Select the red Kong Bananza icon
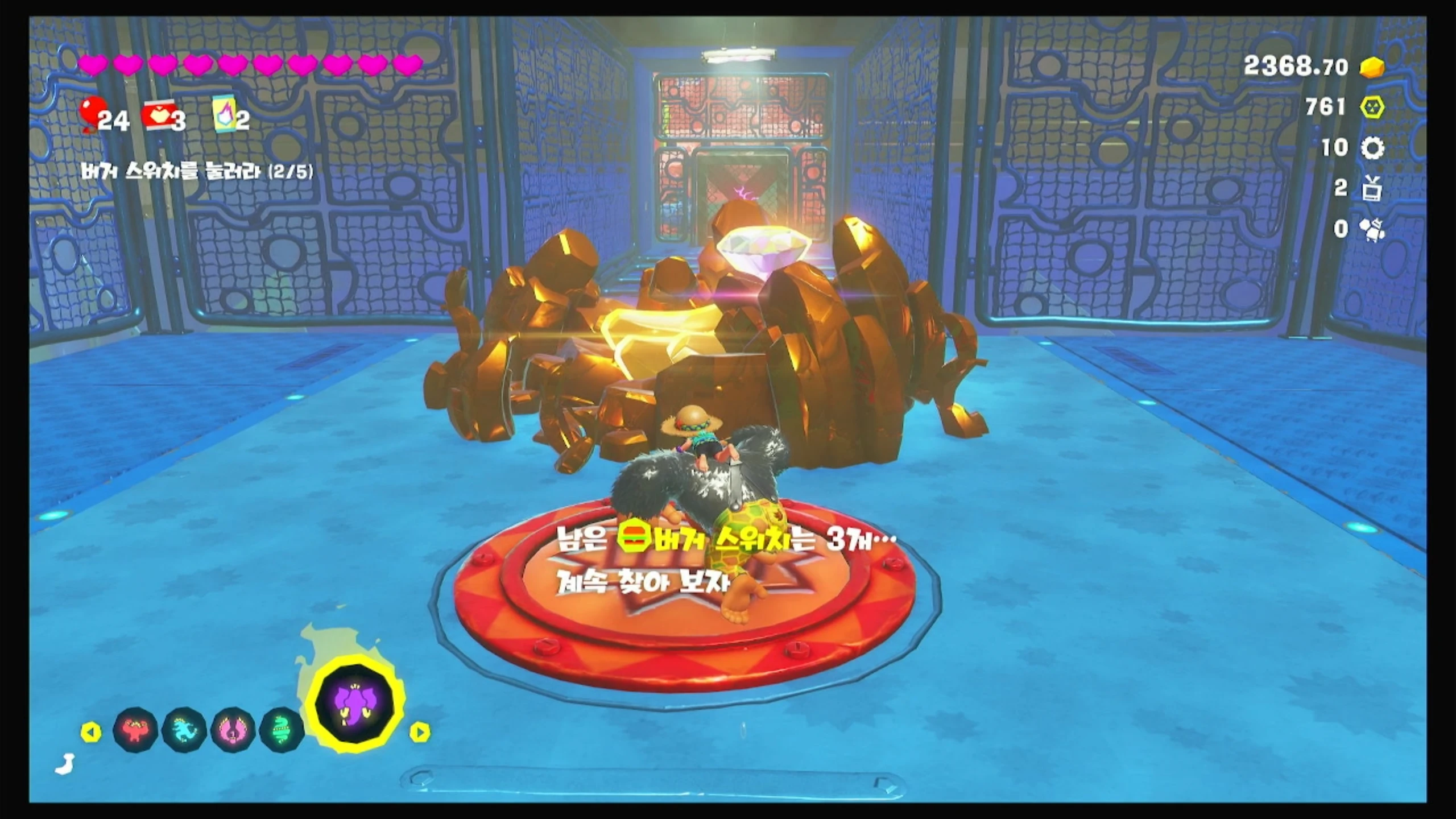This screenshot has height=819, width=1456. pyautogui.click(x=135, y=730)
